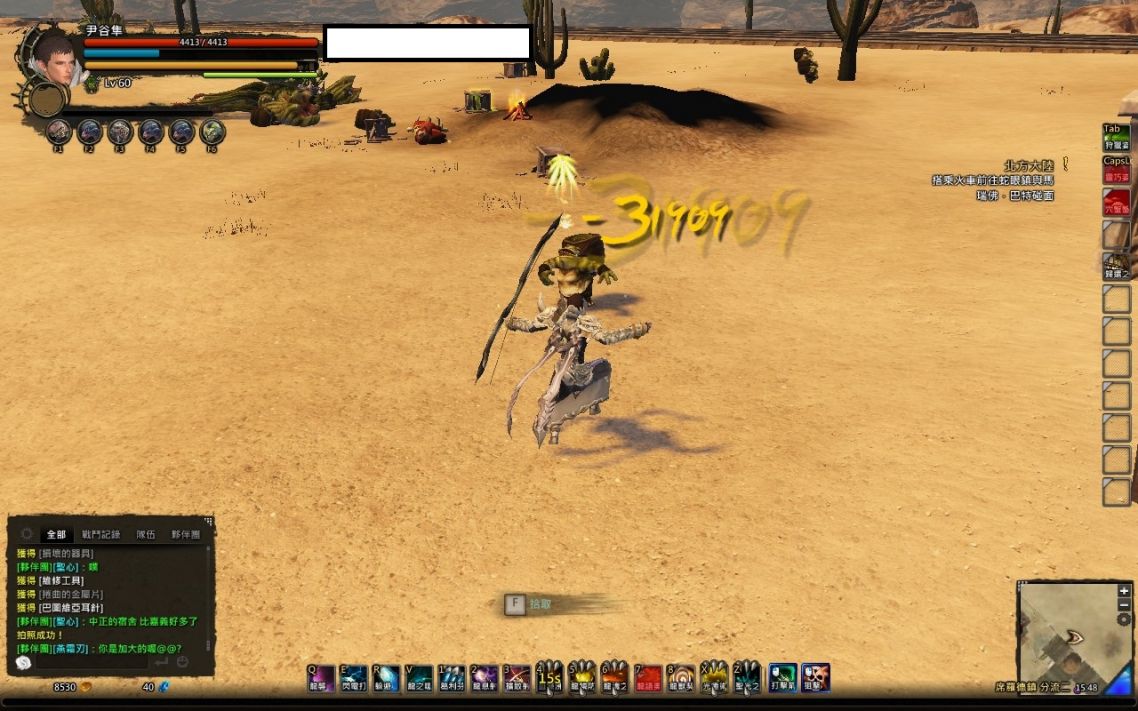
Task: Select the 夥伴團 chat tab
Action: coord(185,535)
